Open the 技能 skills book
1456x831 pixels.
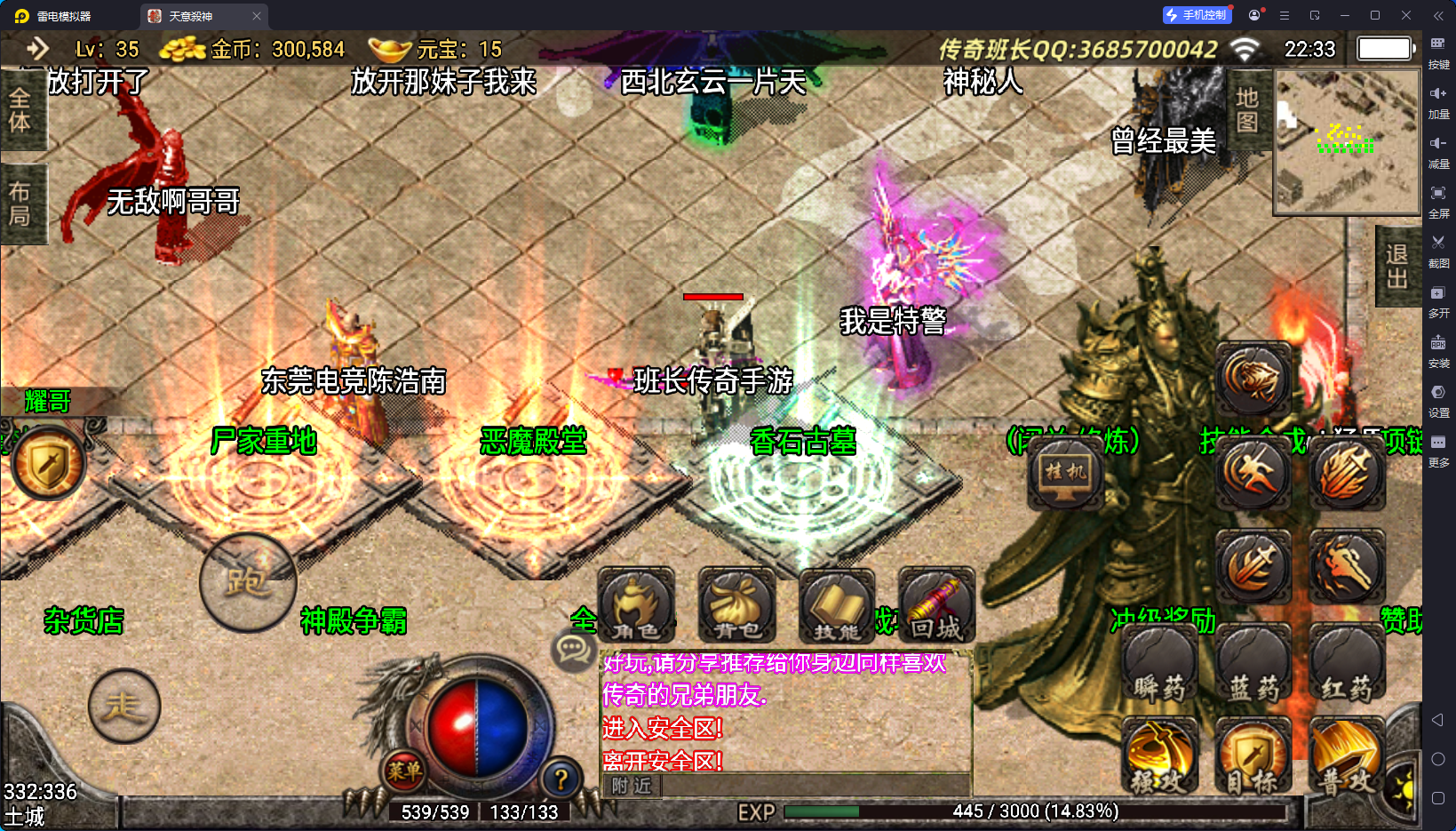click(837, 606)
